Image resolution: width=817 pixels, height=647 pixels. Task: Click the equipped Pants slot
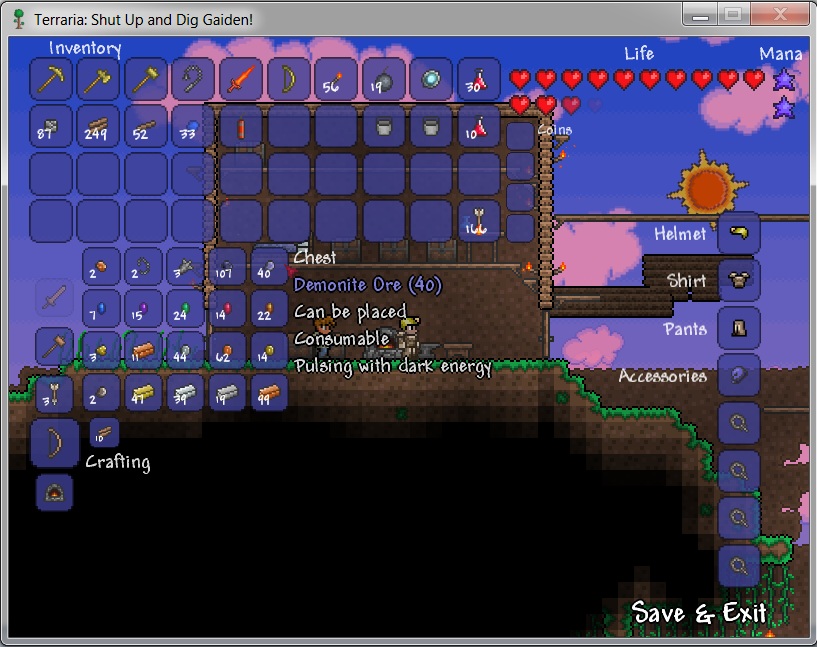(739, 327)
